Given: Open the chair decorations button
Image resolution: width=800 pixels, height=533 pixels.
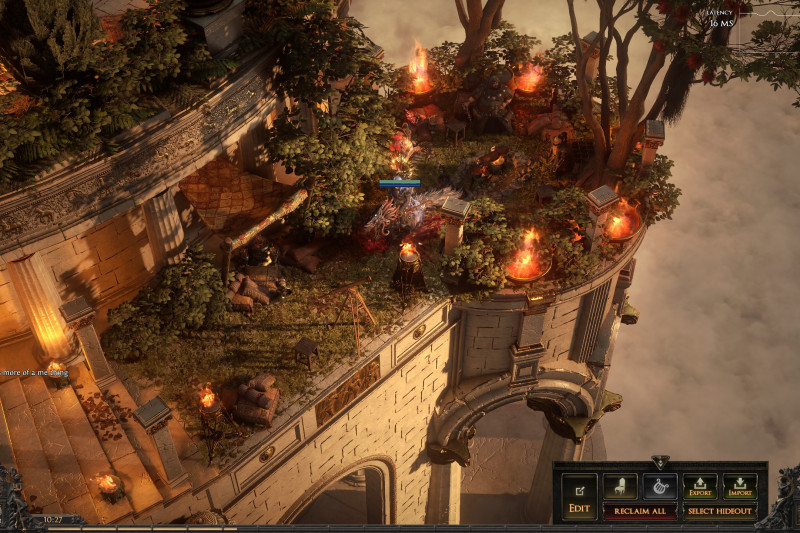Looking at the screenshot, I should pos(620,487).
